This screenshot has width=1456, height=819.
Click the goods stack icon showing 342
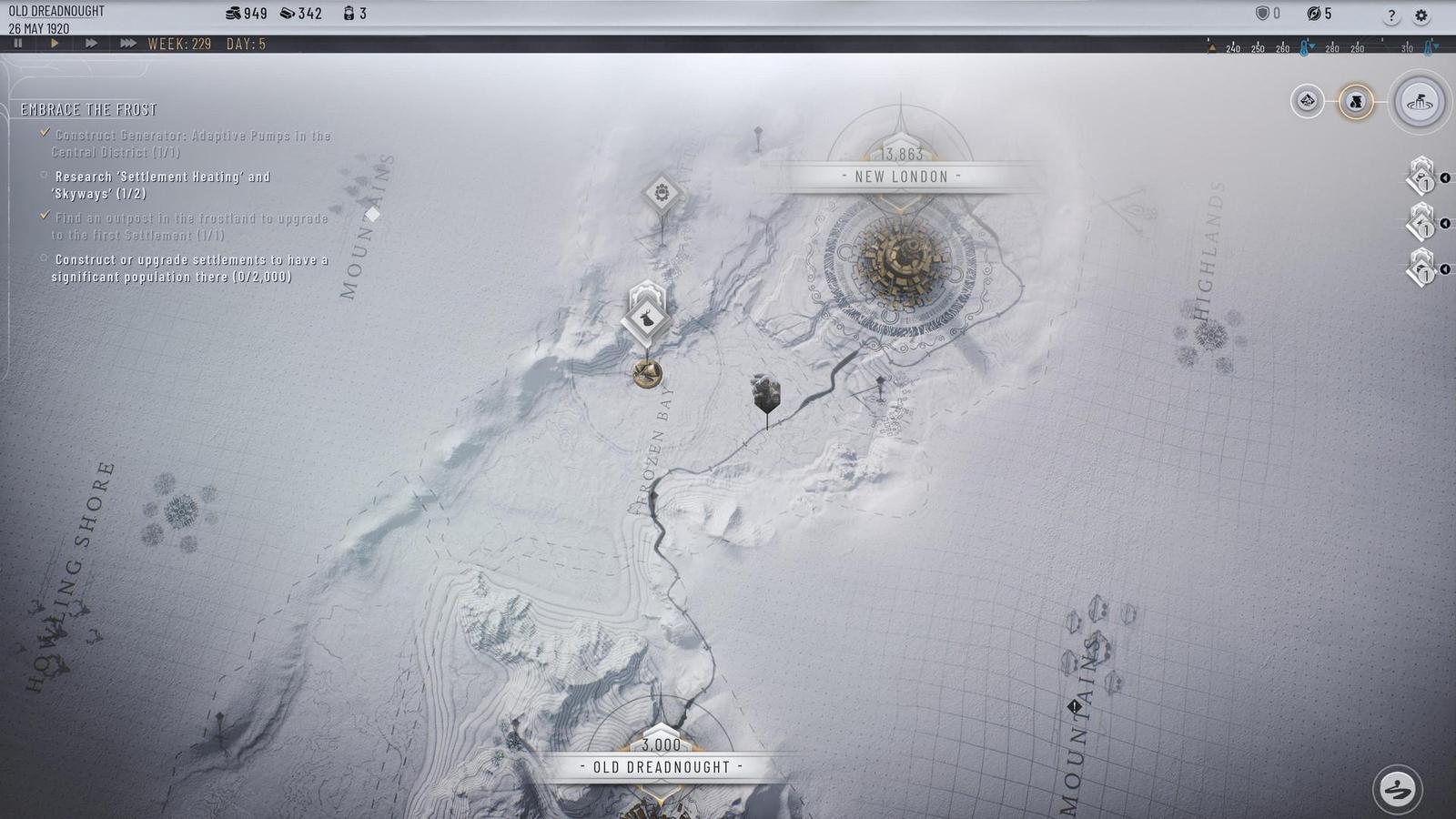pyautogui.click(x=289, y=14)
